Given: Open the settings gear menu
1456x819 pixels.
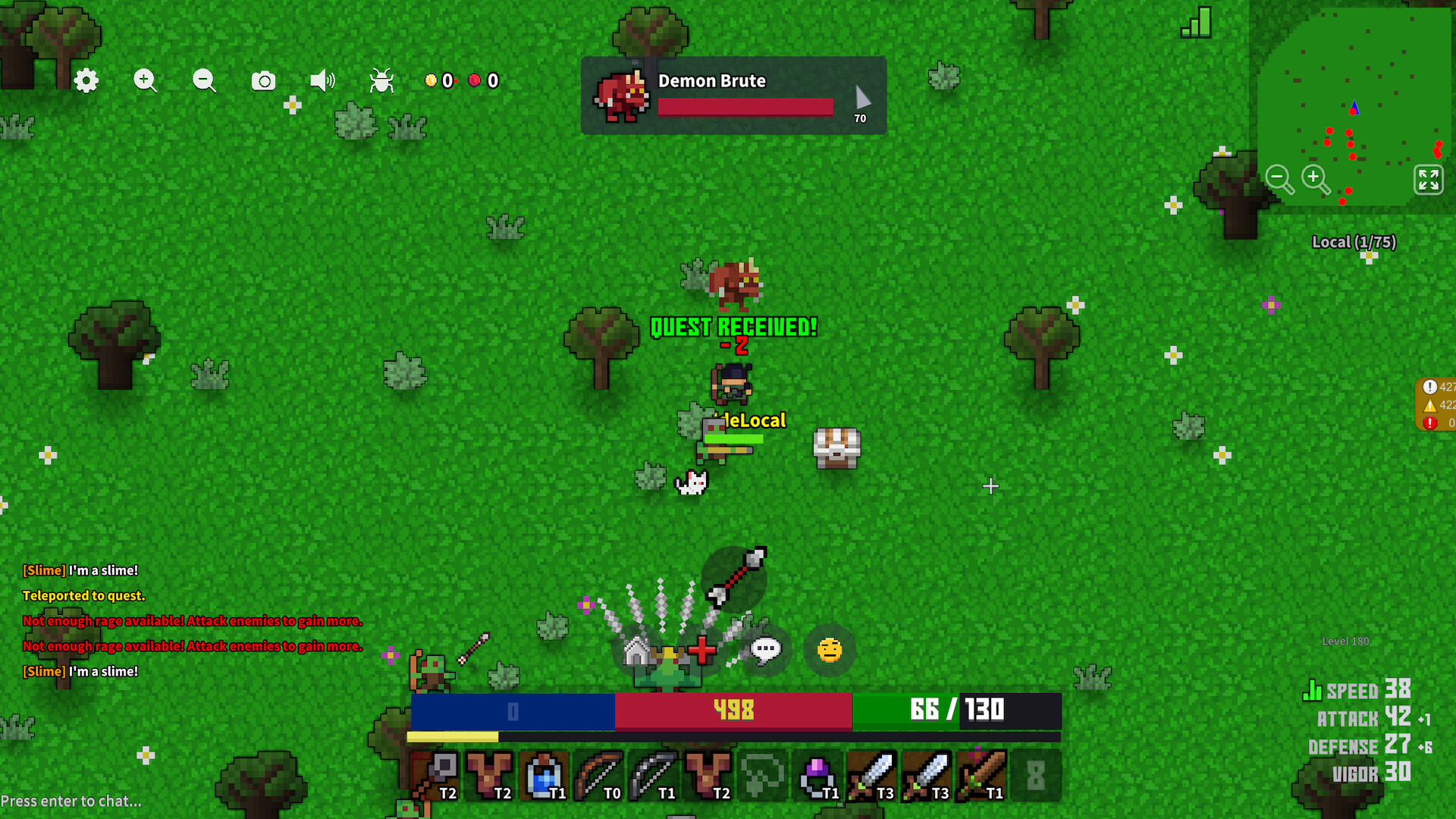Looking at the screenshot, I should pos(86,81).
